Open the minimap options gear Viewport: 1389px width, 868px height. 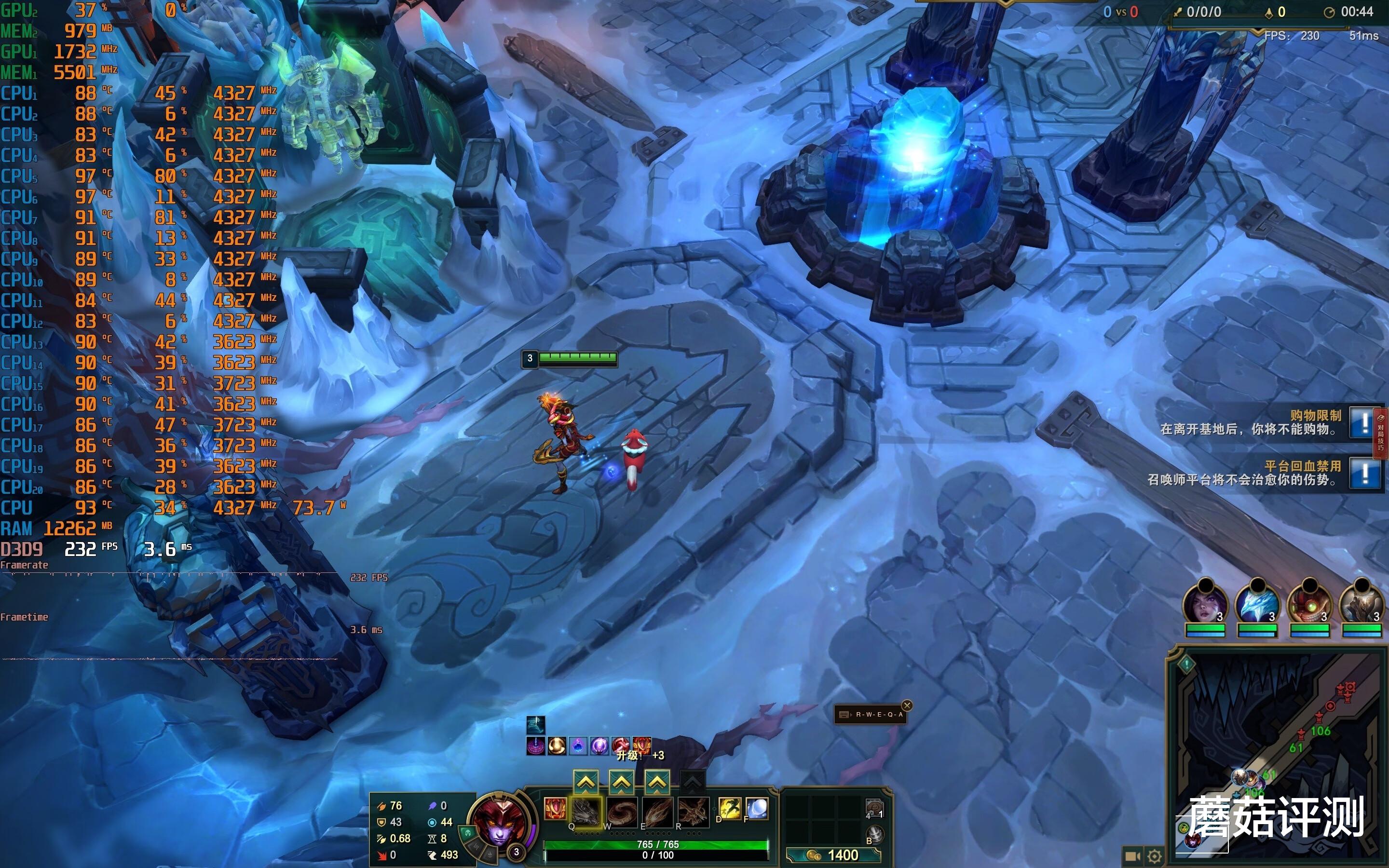(x=1155, y=856)
